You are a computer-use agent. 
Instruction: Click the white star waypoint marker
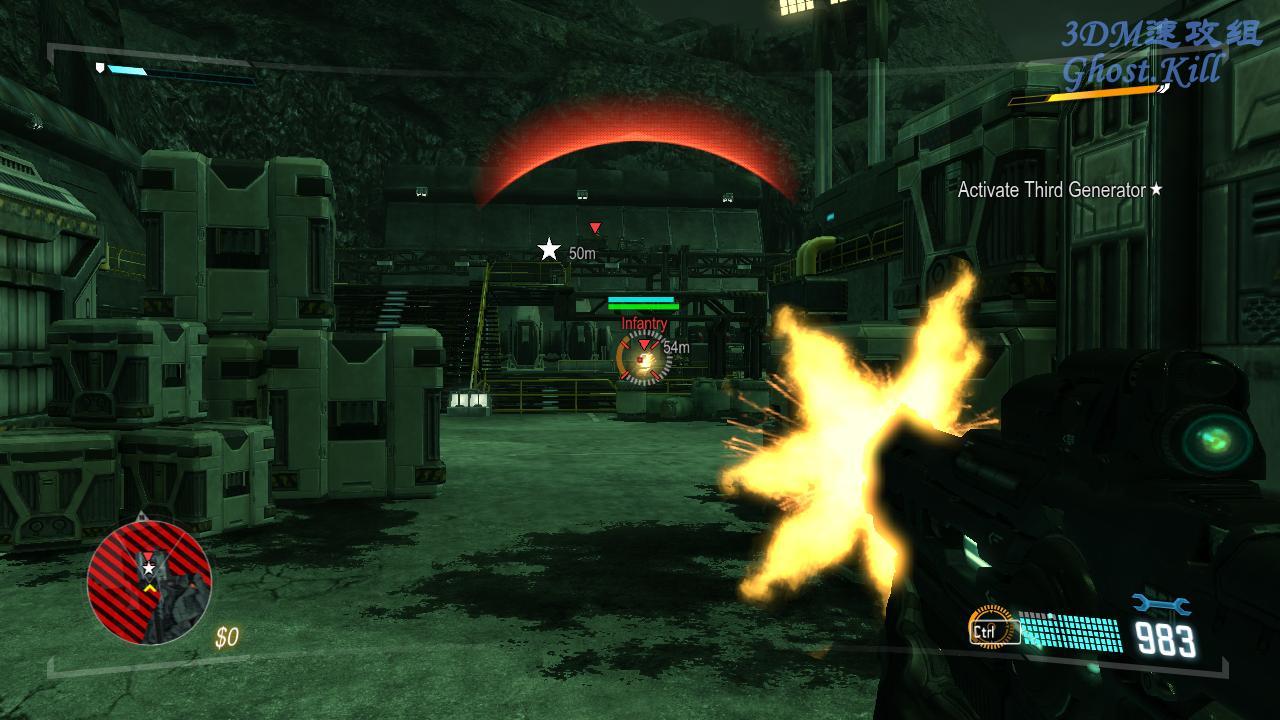[549, 250]
